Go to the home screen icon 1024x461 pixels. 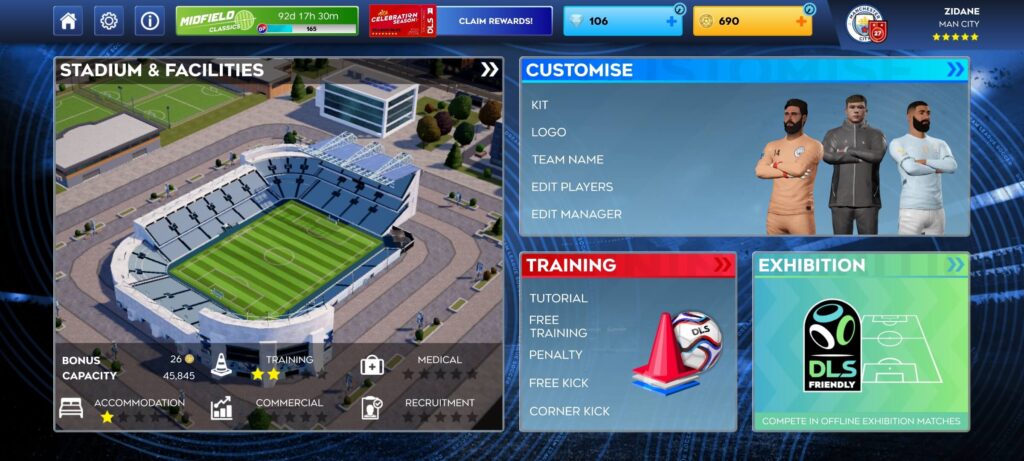tap(68, 20)
